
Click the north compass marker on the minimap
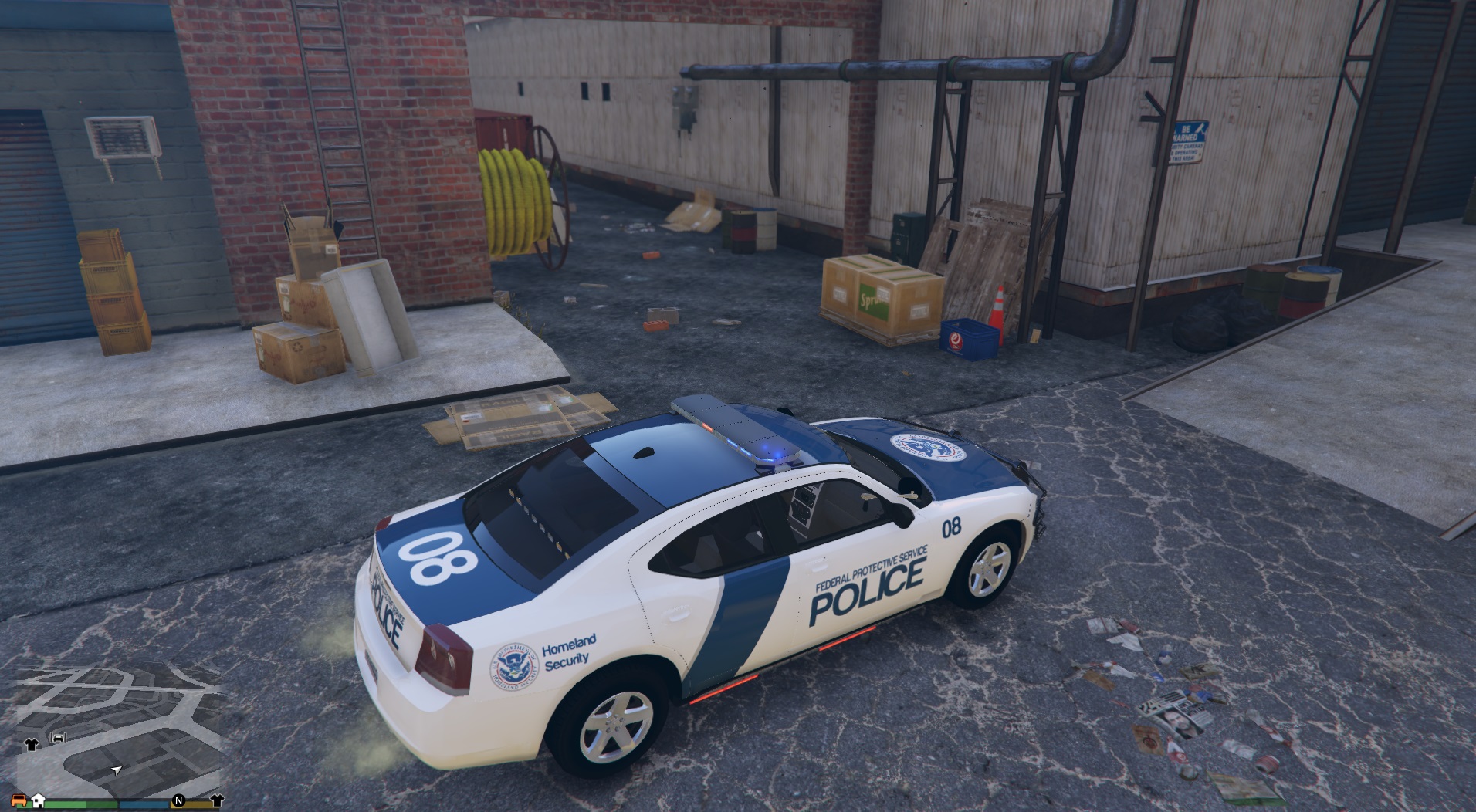[179, 800]
